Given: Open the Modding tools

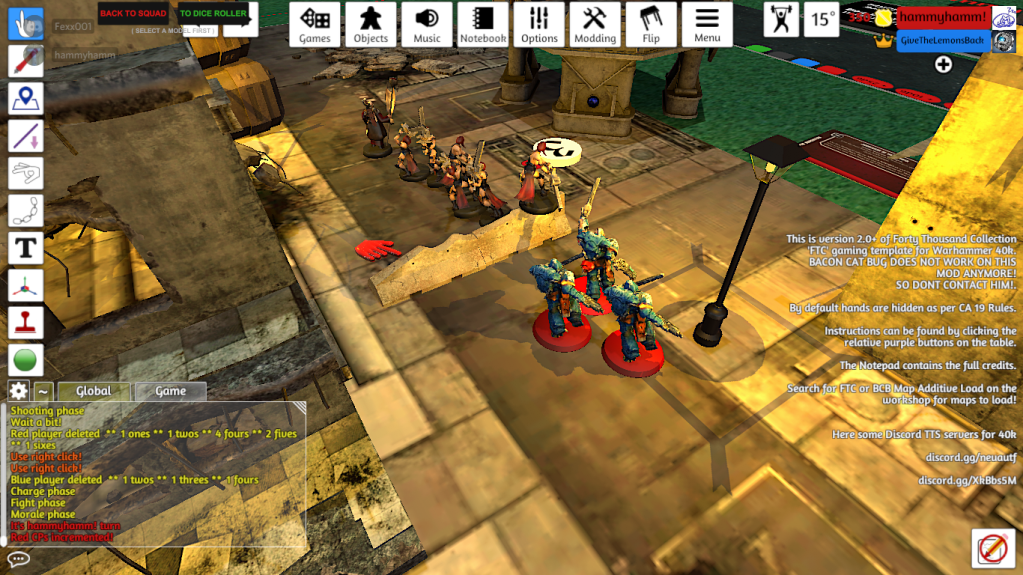Looking at the screenshot, I should [595, 24].
